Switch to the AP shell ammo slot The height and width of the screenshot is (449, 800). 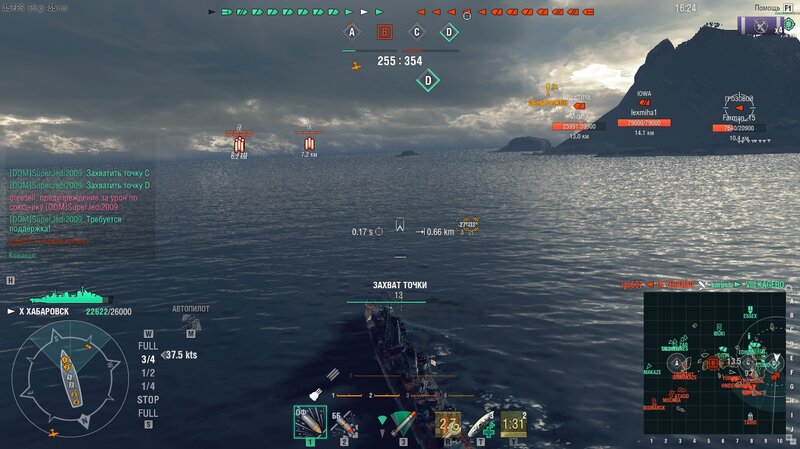coord(344,424)
